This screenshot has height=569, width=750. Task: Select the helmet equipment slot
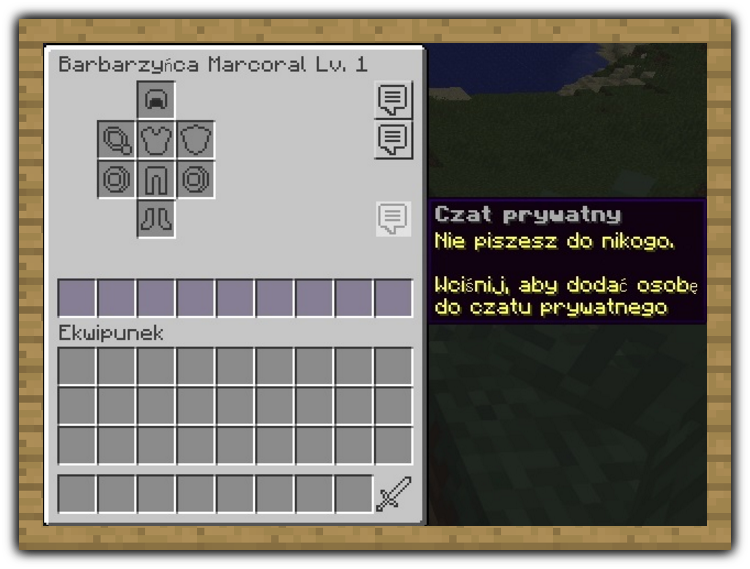coord(157,100)
